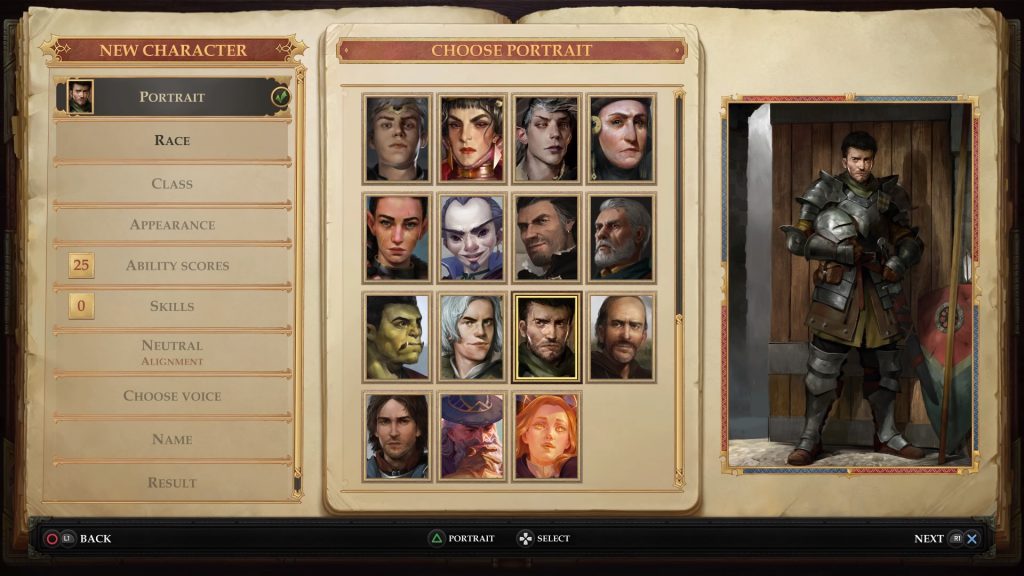The height and width of the screenshot is (576, 1024).
Task: Choose the blue-hatted pipe smoker portrait
Action: (x=472, y=436)
